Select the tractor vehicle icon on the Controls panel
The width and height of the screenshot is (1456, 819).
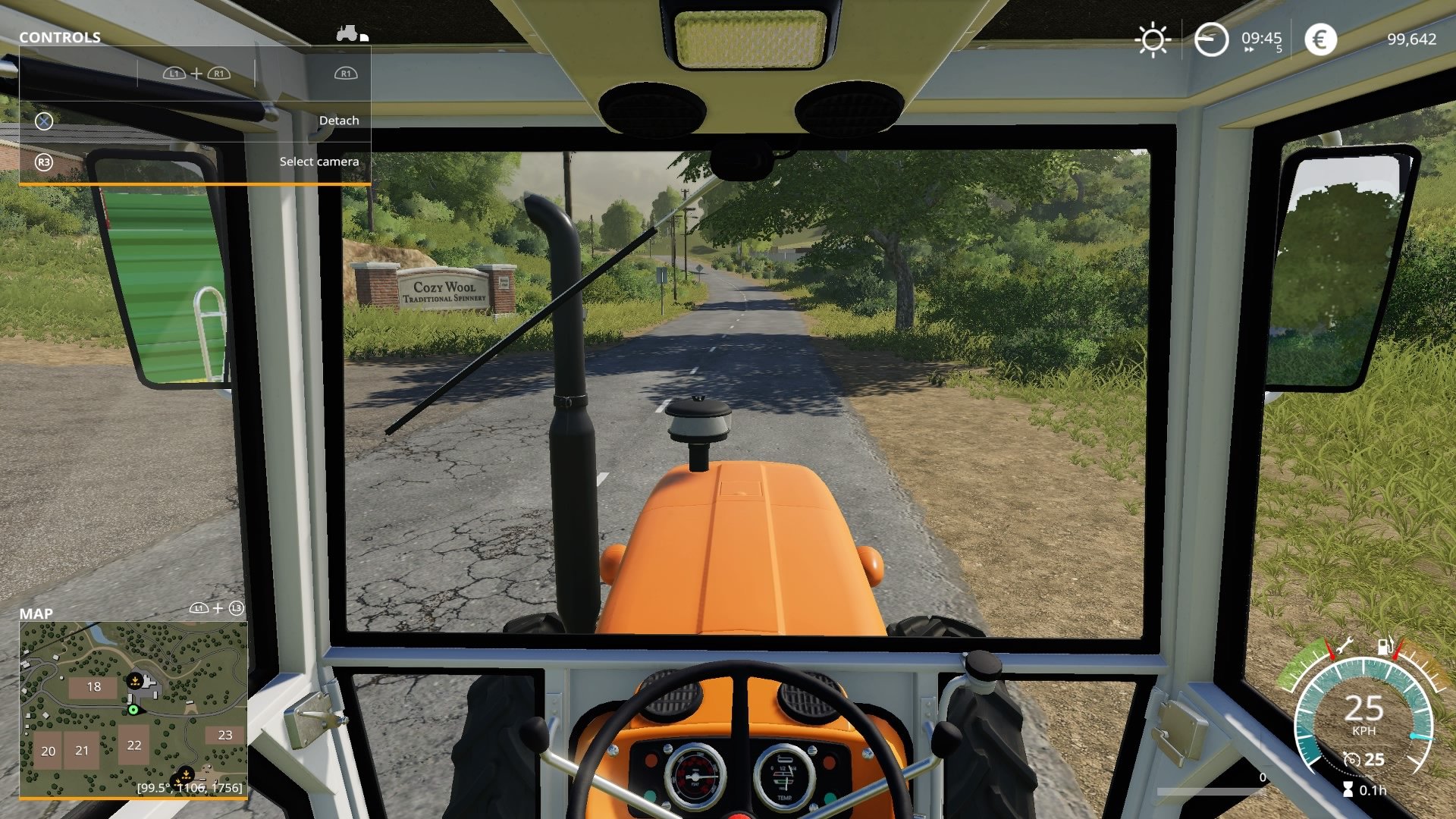click(346, 33)
